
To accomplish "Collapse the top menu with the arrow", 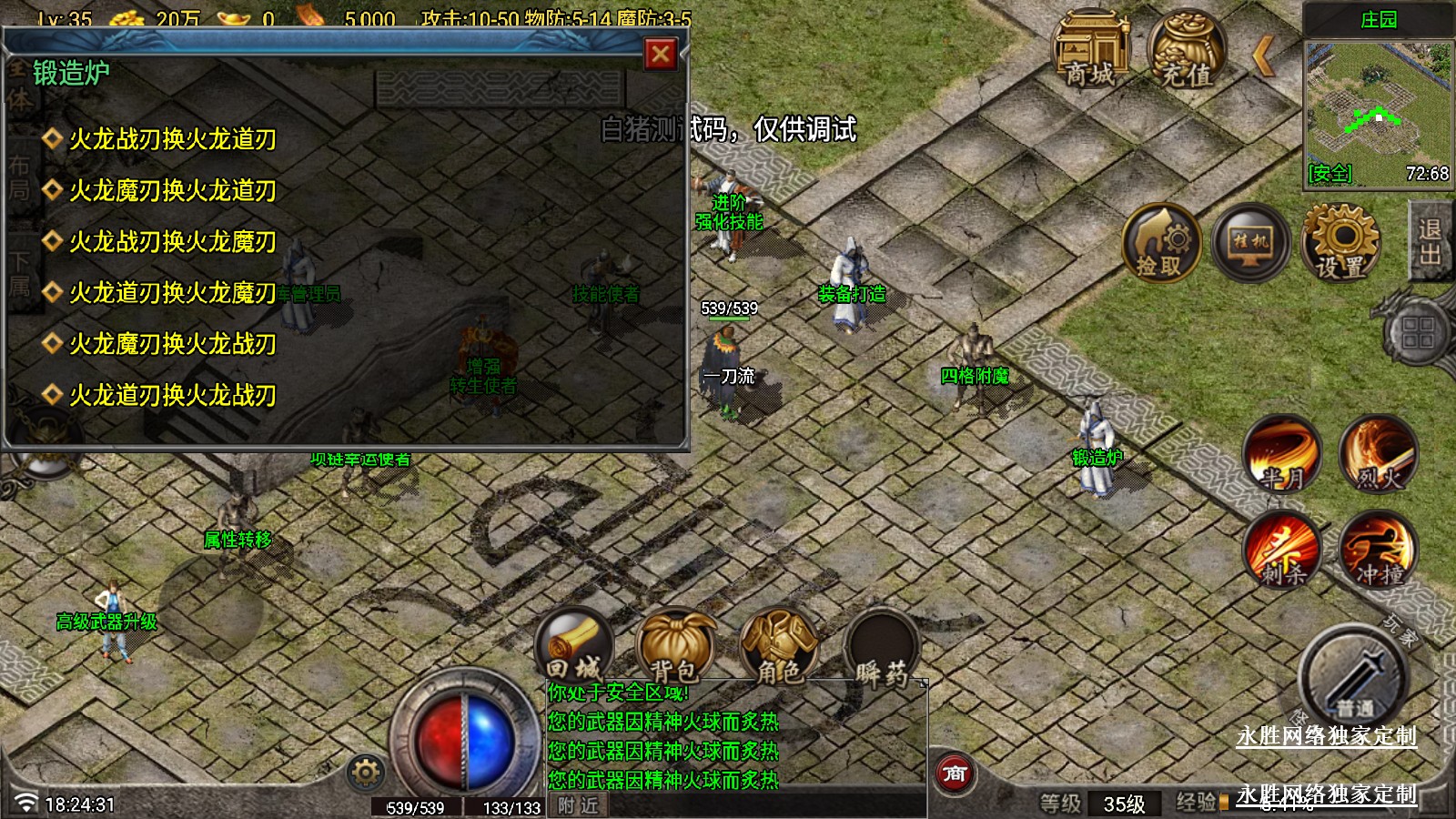I will (x=1263, y=57).
